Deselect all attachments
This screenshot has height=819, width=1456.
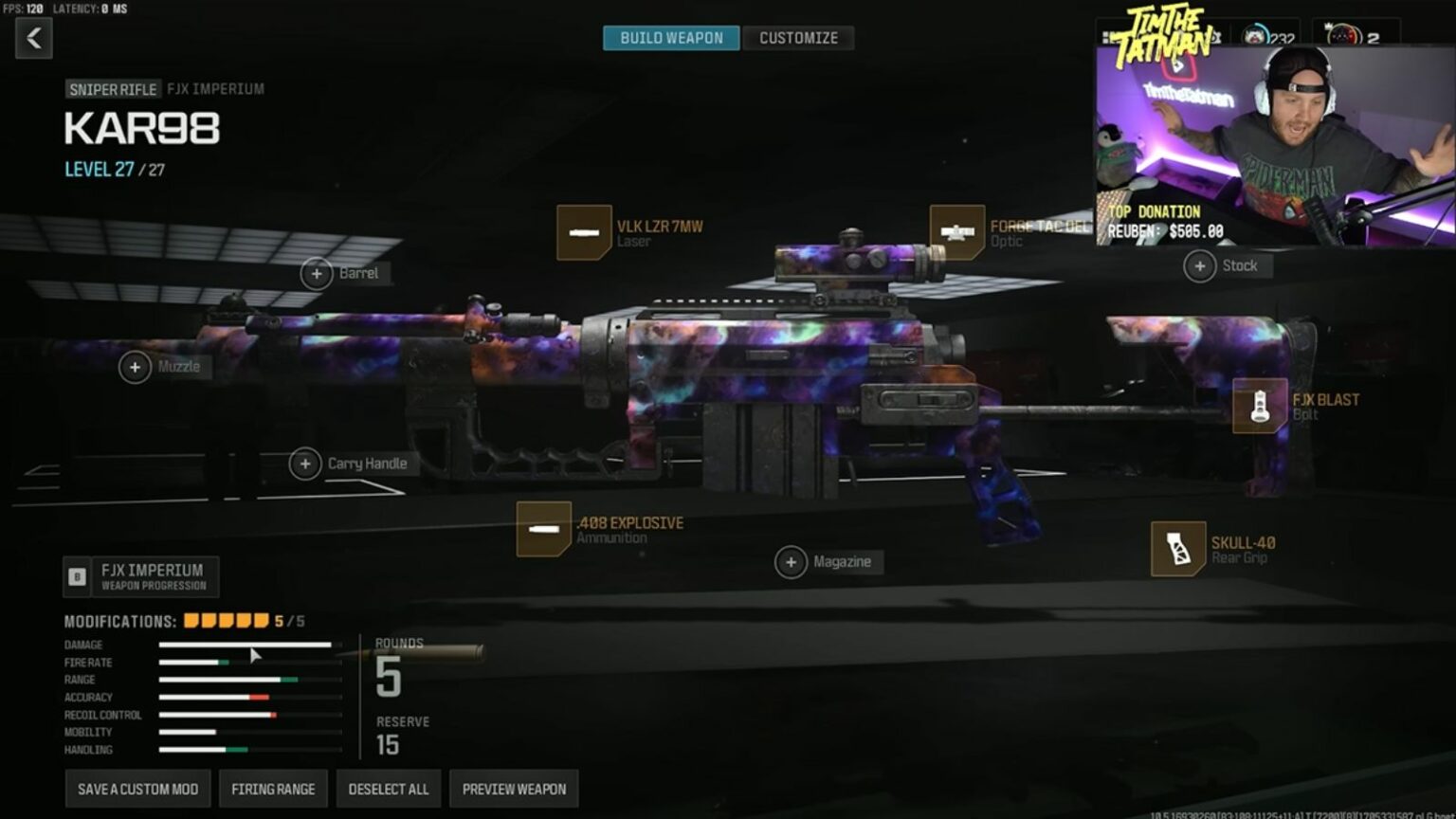(x=388, y=789)
